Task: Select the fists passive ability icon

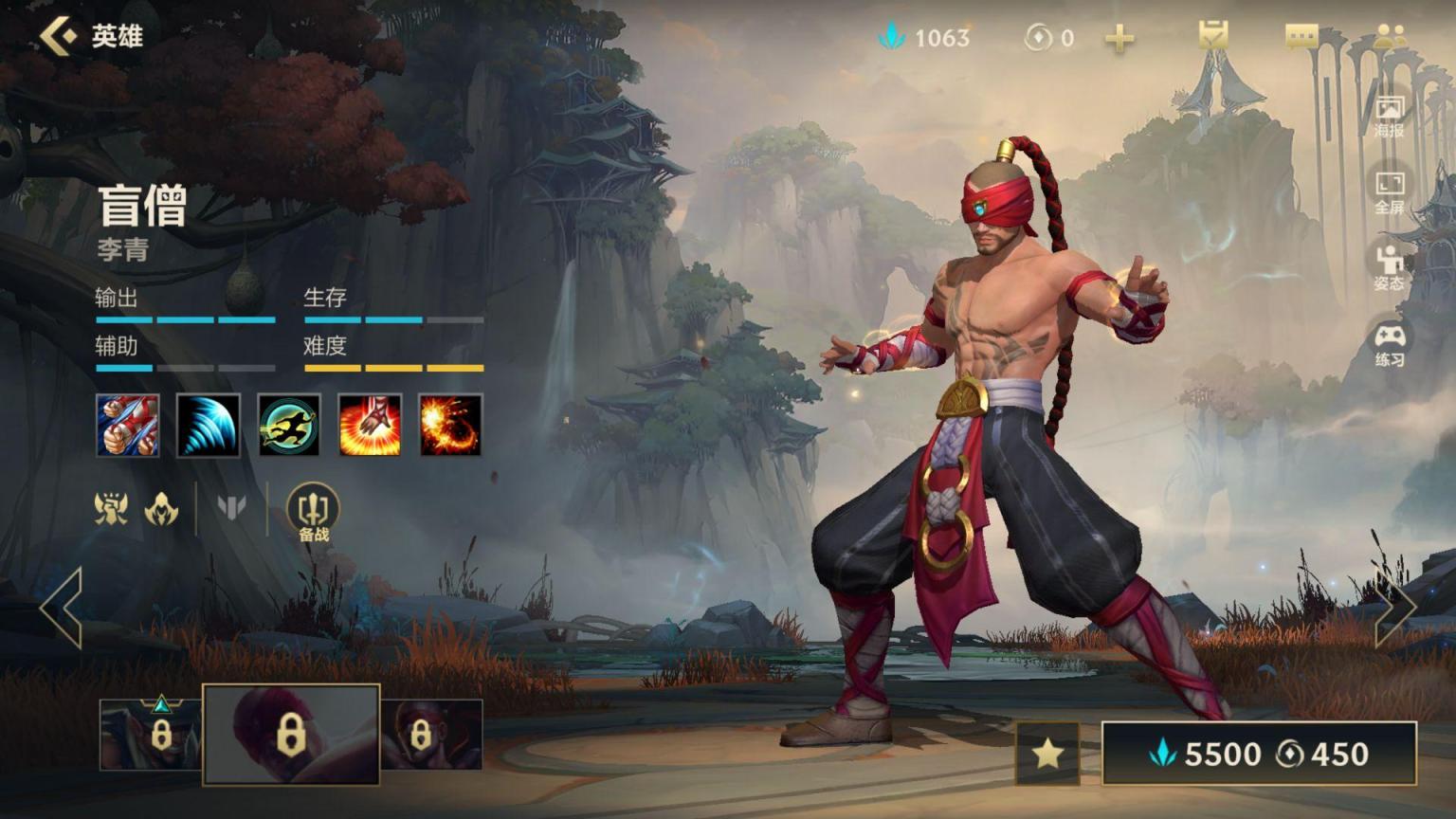Action: pyautogui.click(x=128, y=426)
